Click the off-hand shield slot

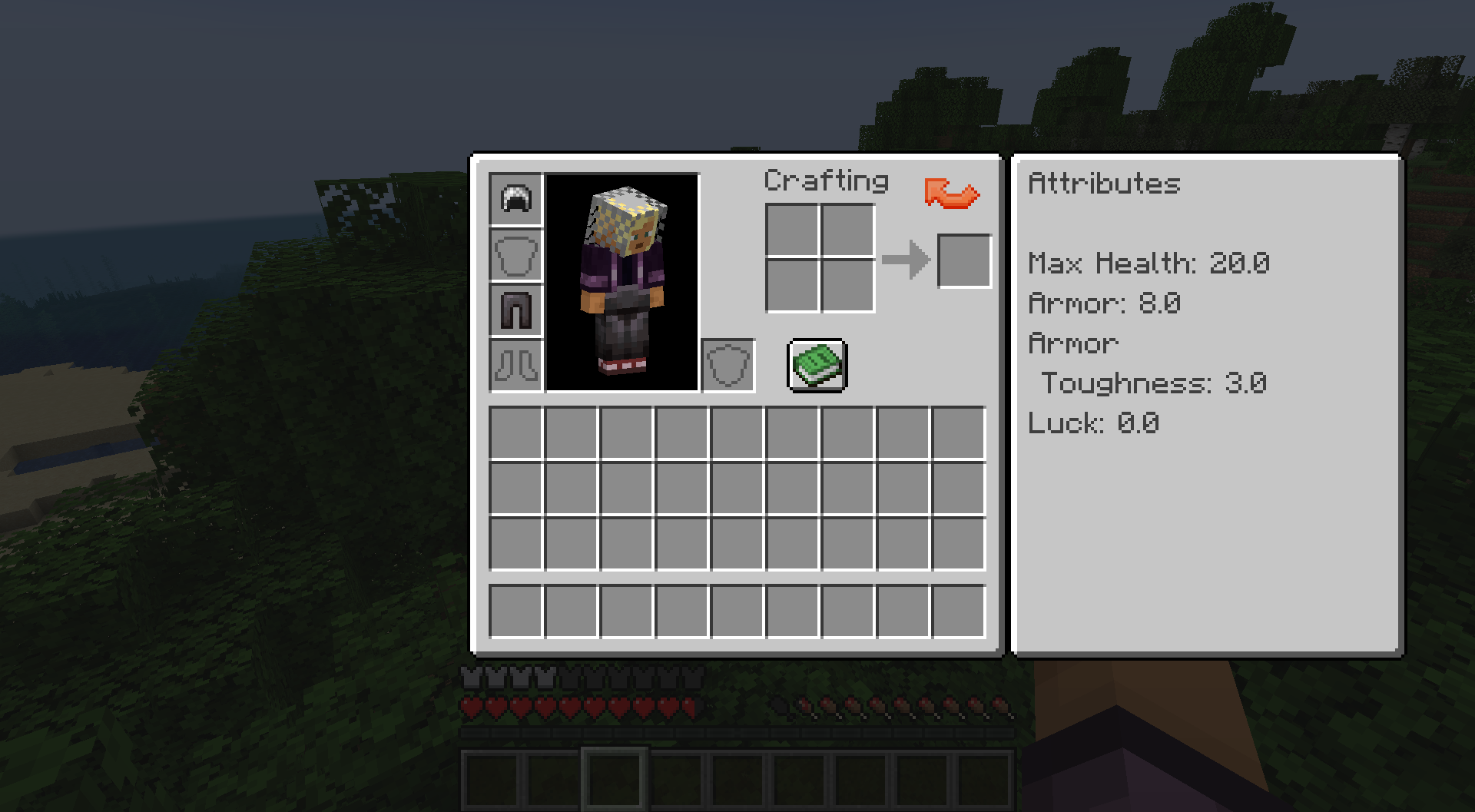(728, 365)
